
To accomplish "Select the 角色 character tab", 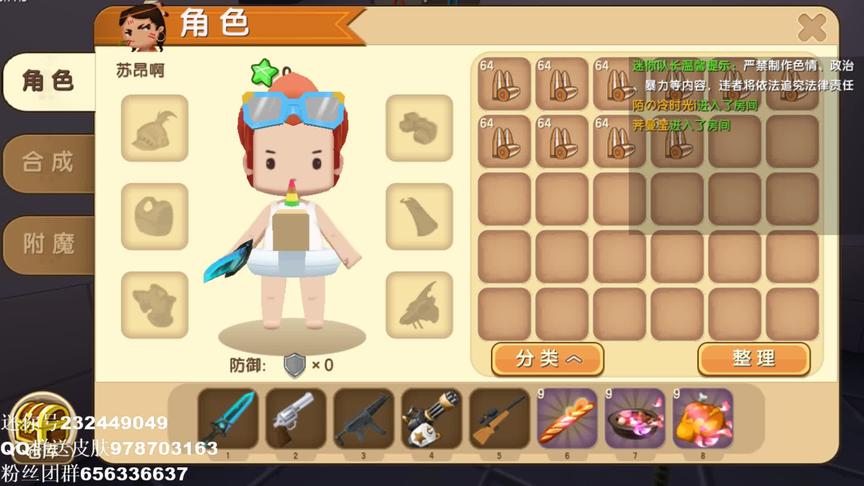I will tap(48, 81).
